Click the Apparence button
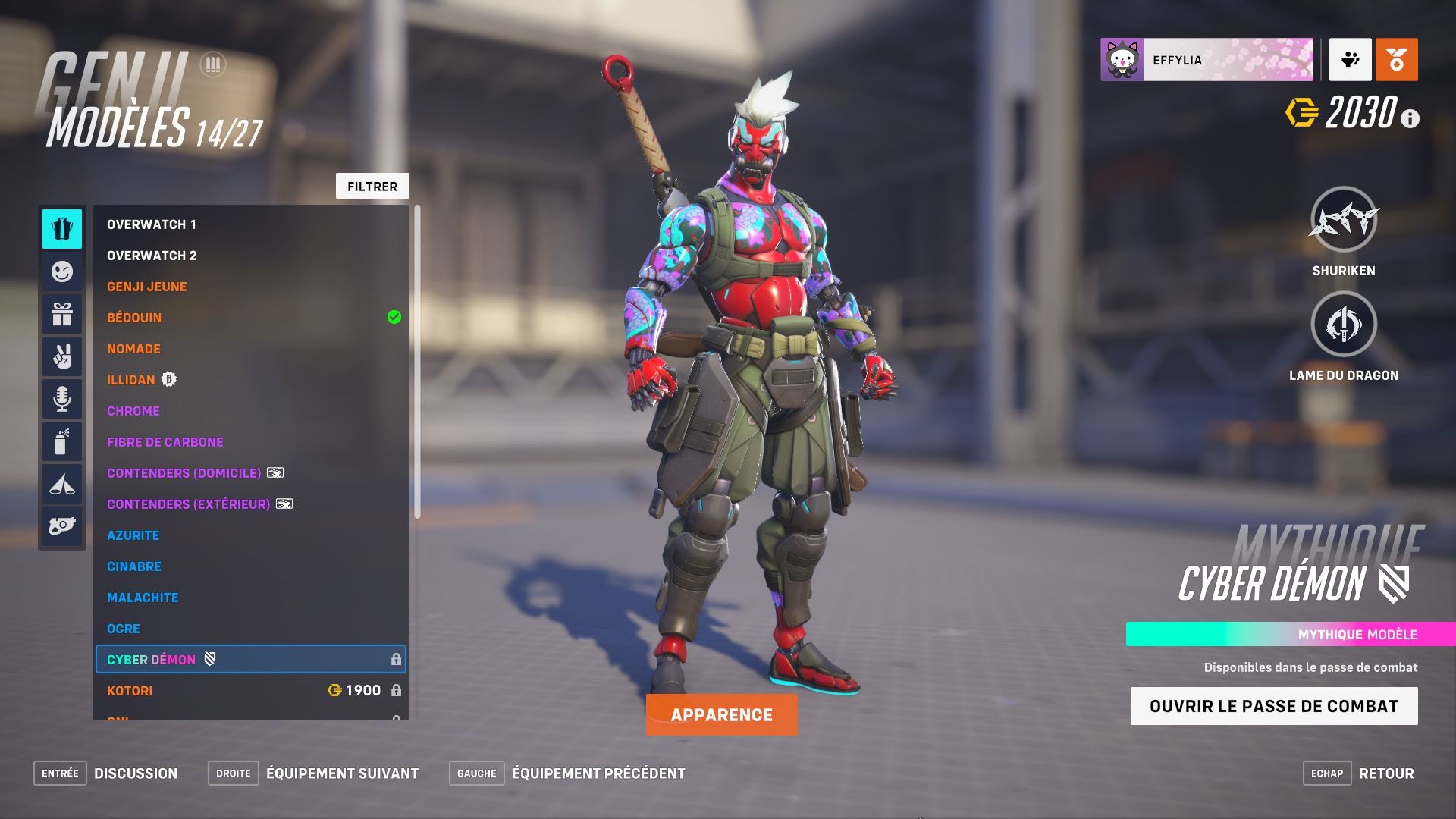Image resolution: width=1456 pixels, height=819 pixels. (721, 714)
